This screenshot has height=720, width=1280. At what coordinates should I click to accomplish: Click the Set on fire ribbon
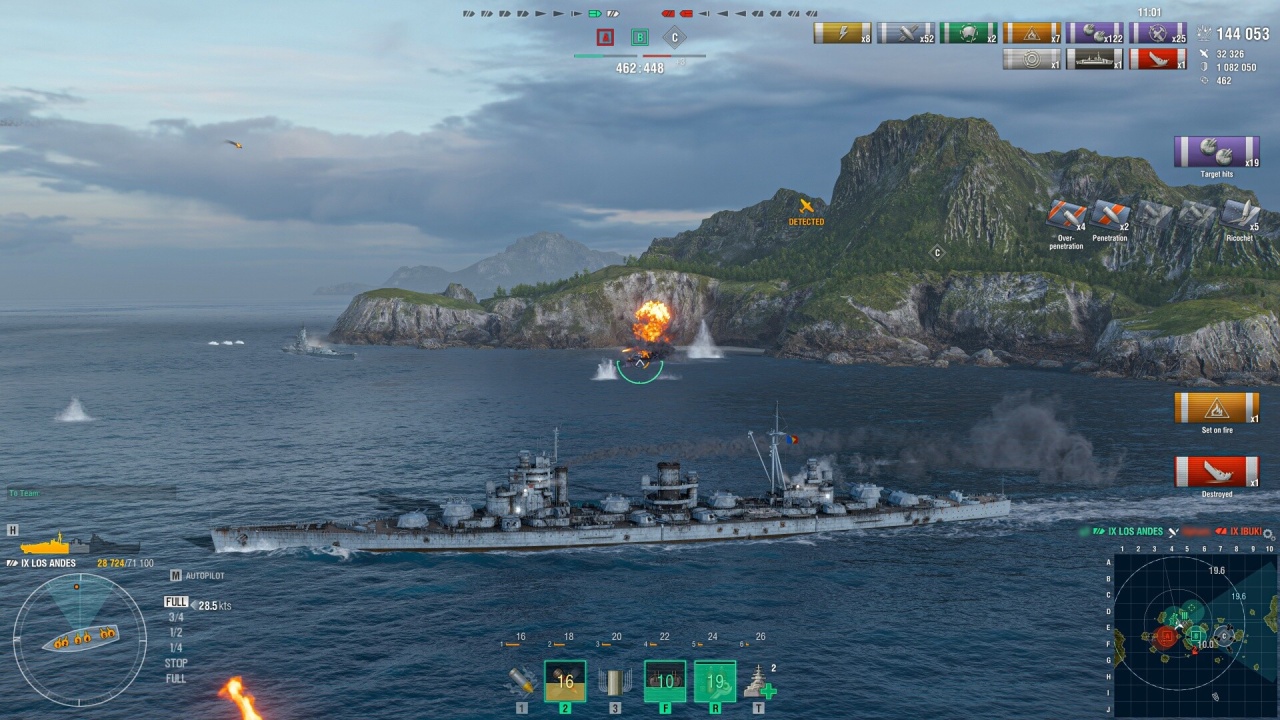pos(1216,408)
